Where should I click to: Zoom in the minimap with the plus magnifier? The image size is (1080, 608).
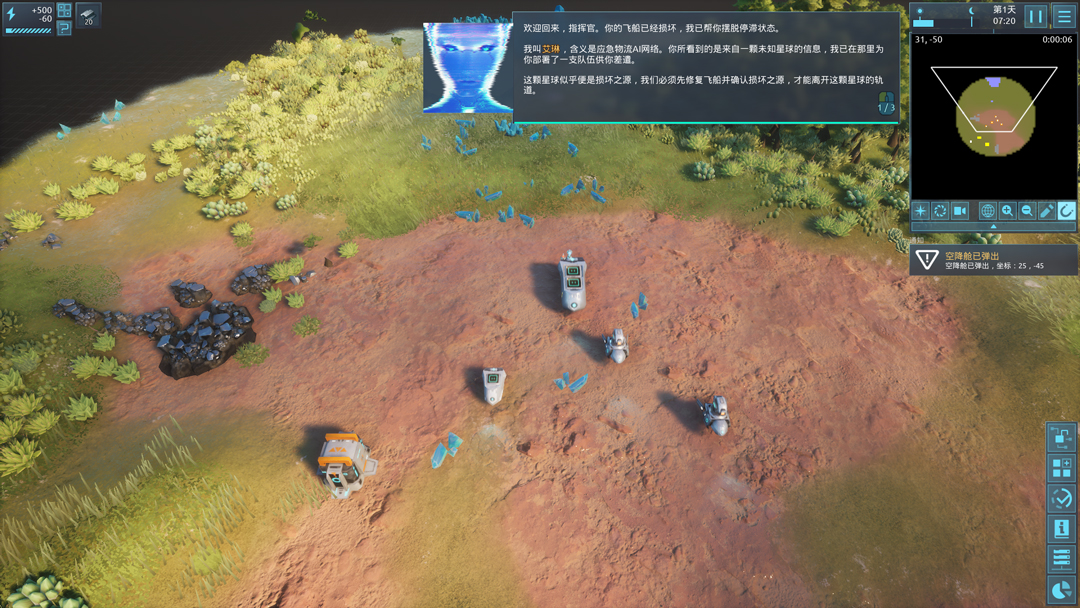[x=1007, y=211]
